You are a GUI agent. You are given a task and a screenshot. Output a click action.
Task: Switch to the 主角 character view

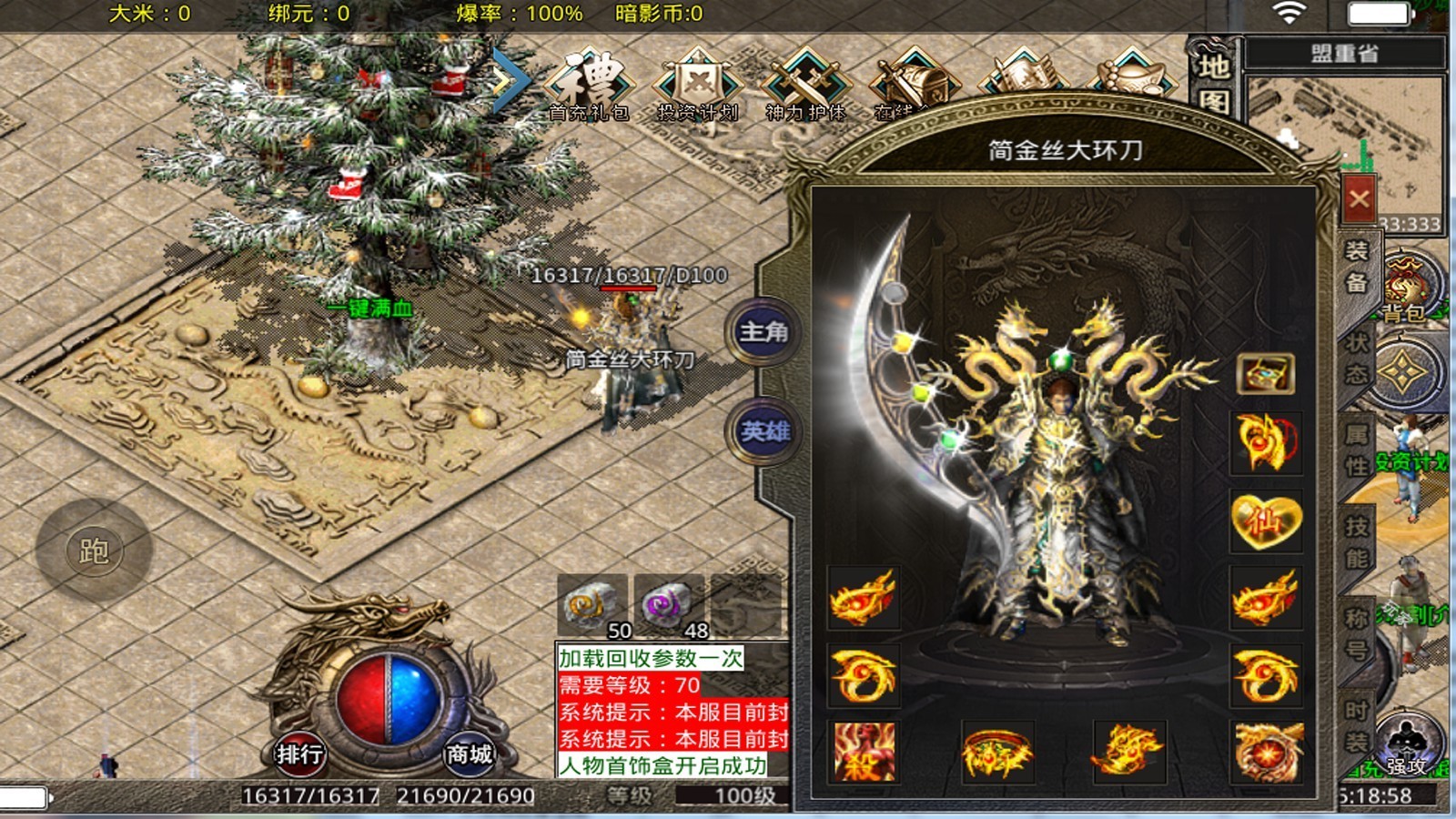click(763, 332)
